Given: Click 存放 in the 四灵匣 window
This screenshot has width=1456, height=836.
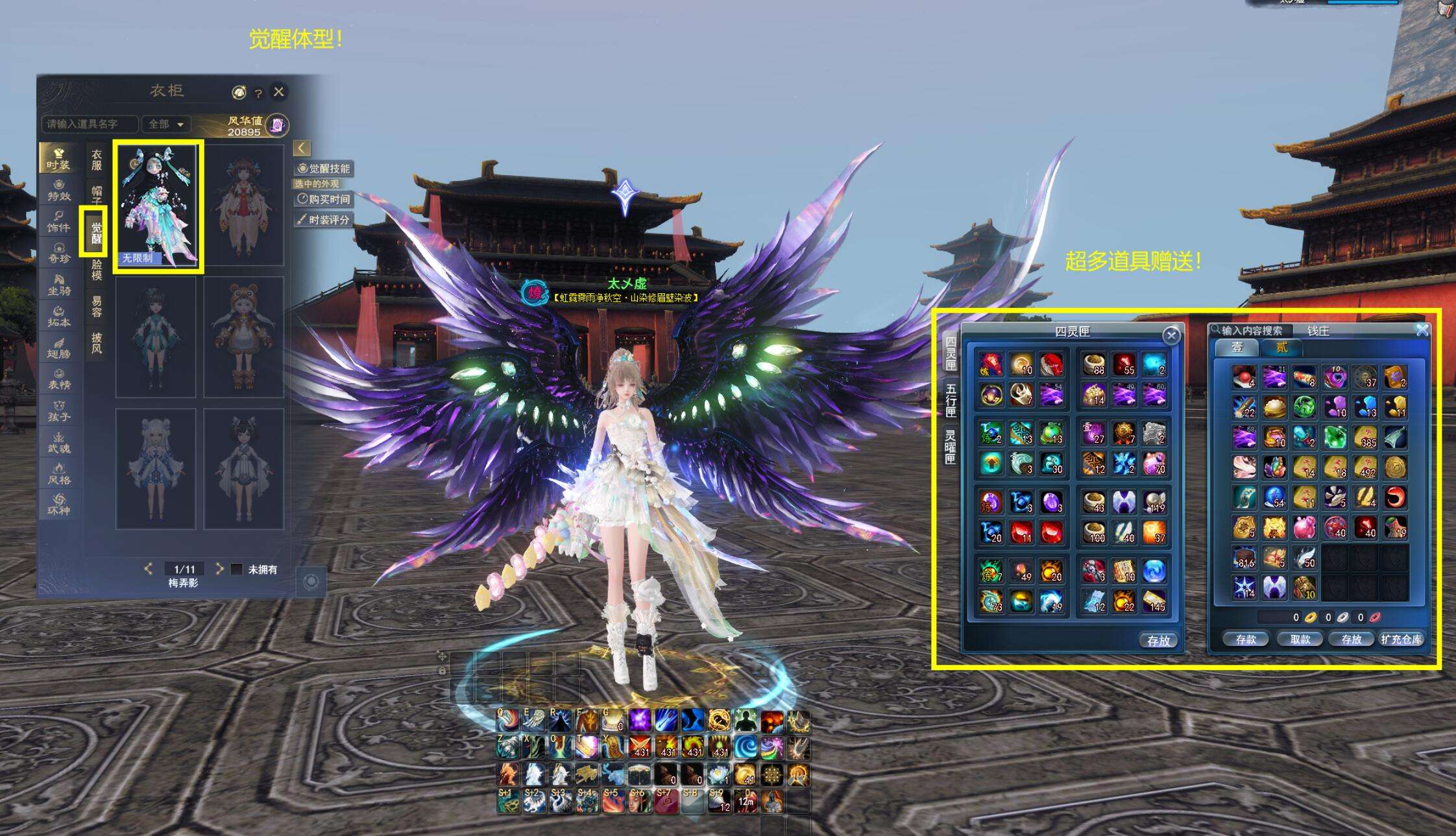Looking at the screenshot, I should pos(1158,641).
